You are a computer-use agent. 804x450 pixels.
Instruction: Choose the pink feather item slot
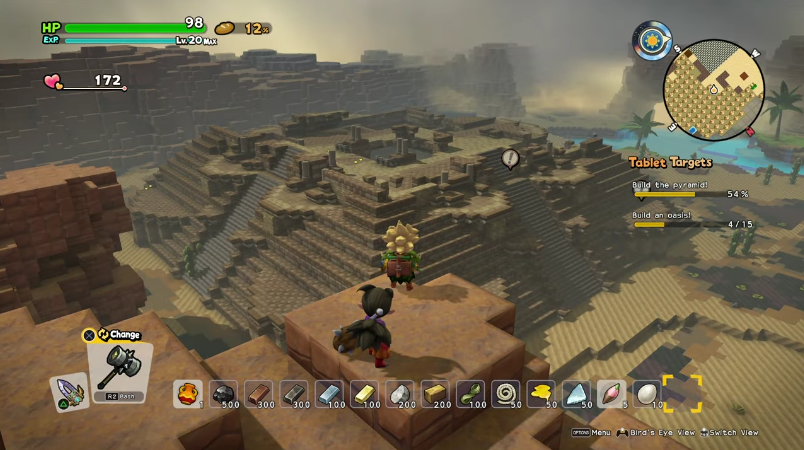(611, 394)
